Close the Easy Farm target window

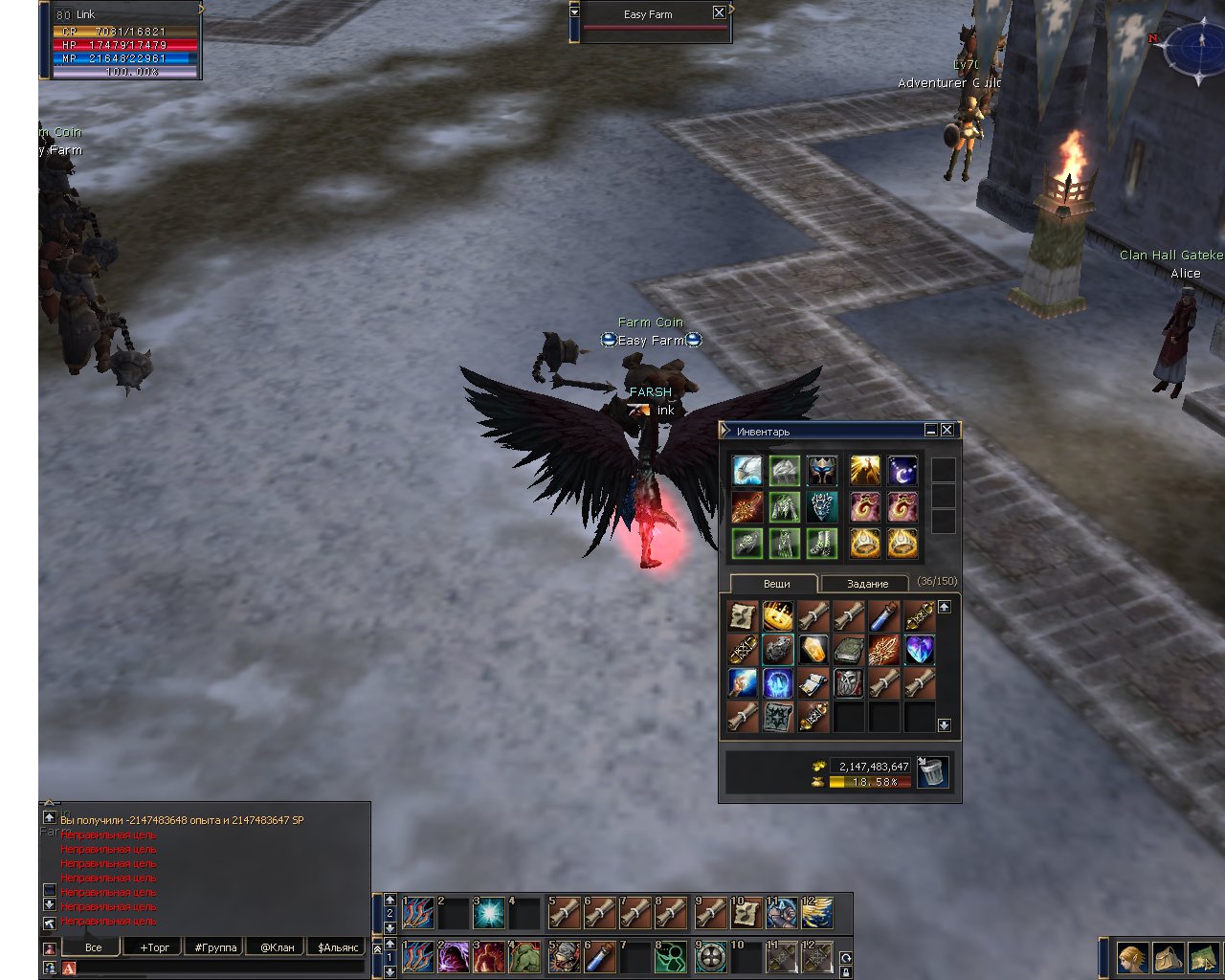719,12
